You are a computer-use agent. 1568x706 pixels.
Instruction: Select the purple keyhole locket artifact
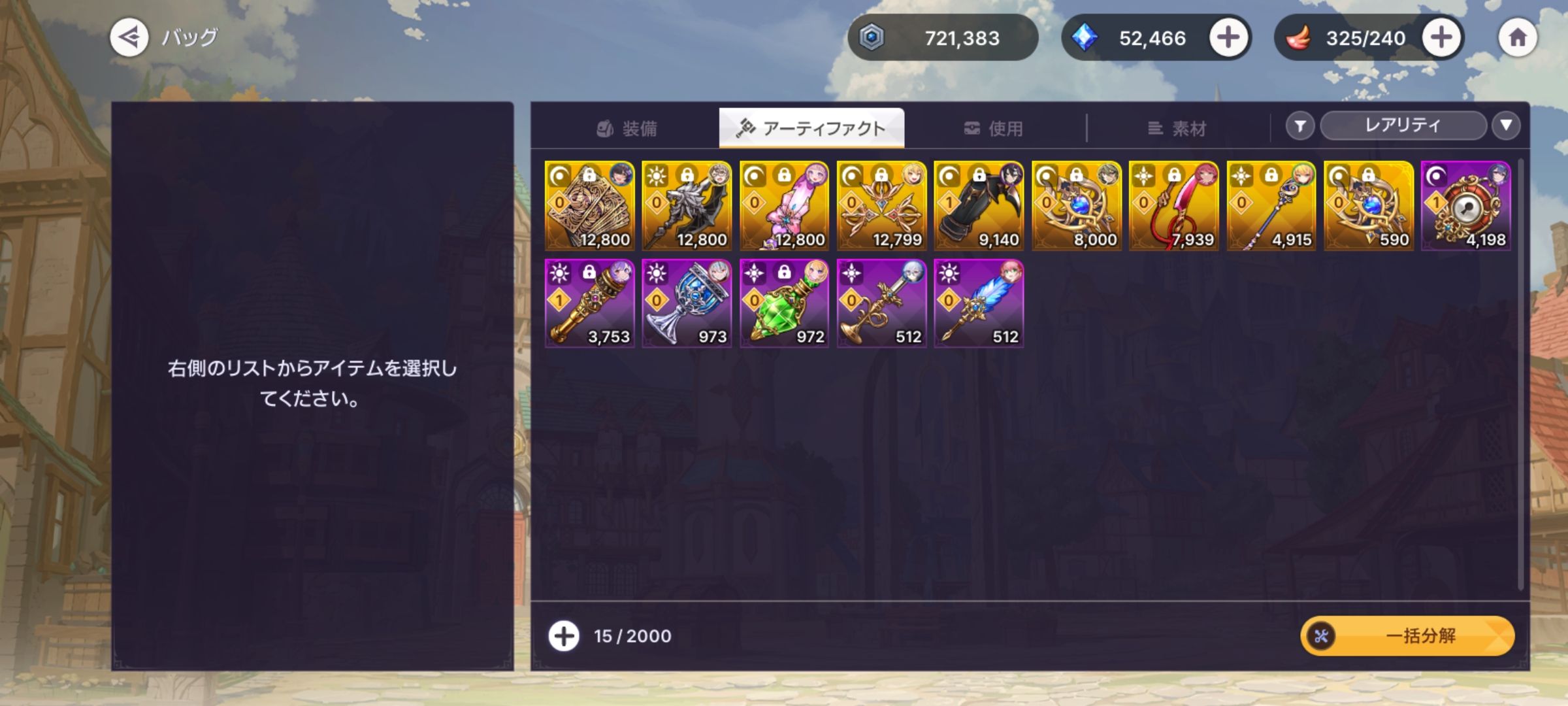tap(1465, 206)
